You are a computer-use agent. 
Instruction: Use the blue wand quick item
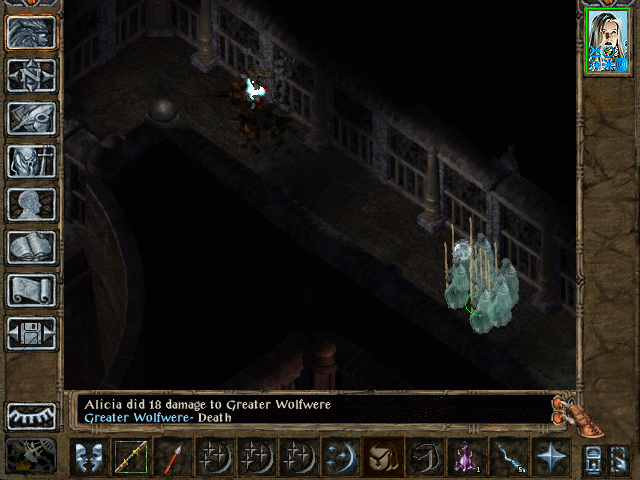click(x=508, y=457)
